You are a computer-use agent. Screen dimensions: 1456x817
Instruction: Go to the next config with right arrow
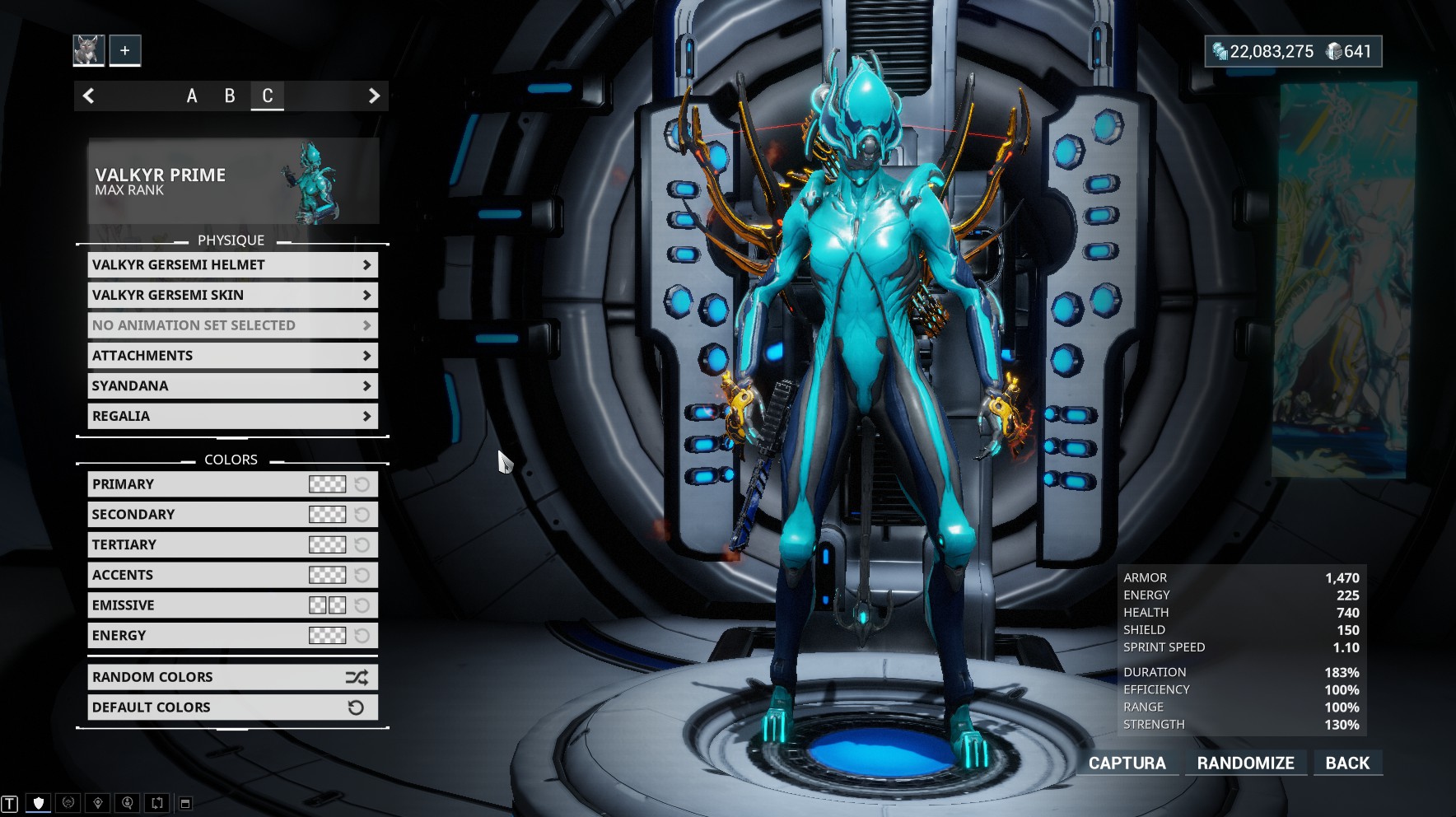coord(374,96)
